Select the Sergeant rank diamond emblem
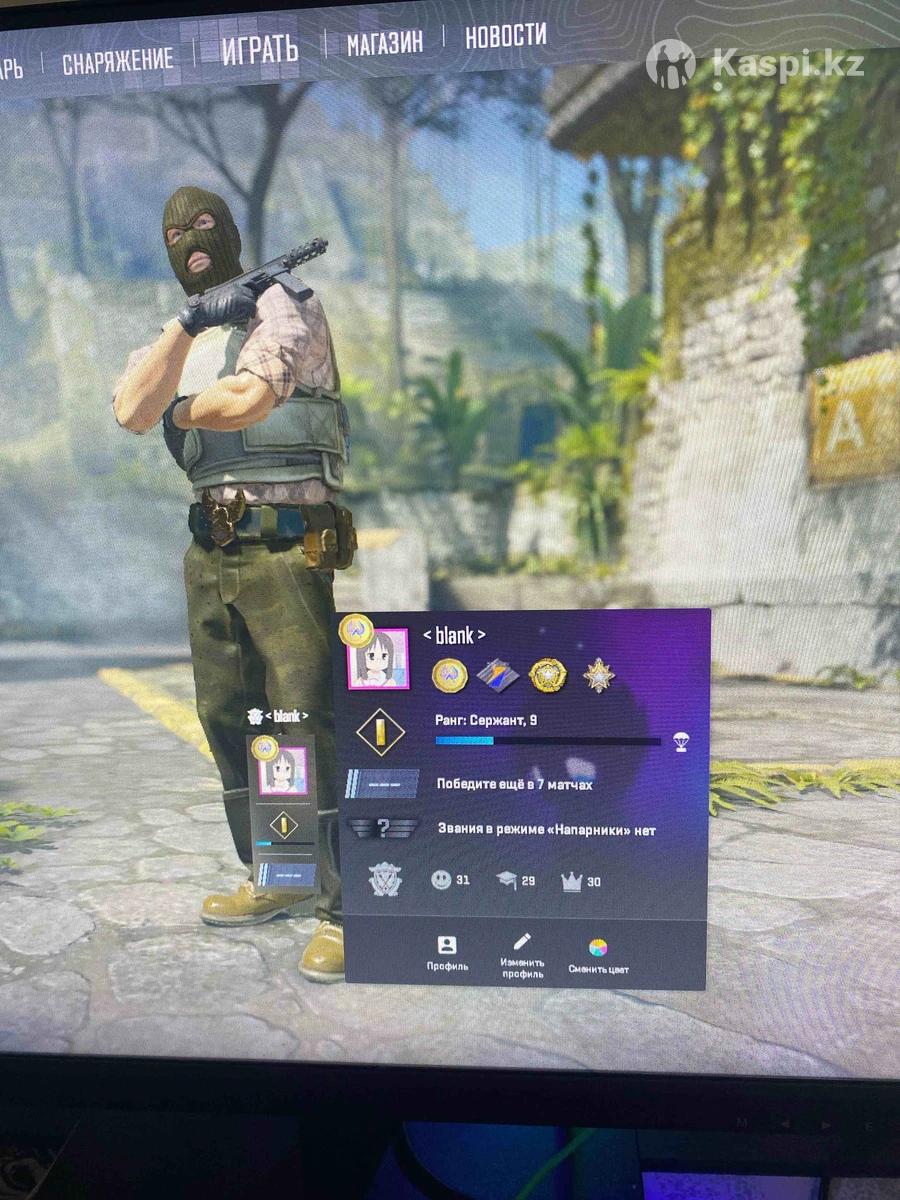 (380, 732)
